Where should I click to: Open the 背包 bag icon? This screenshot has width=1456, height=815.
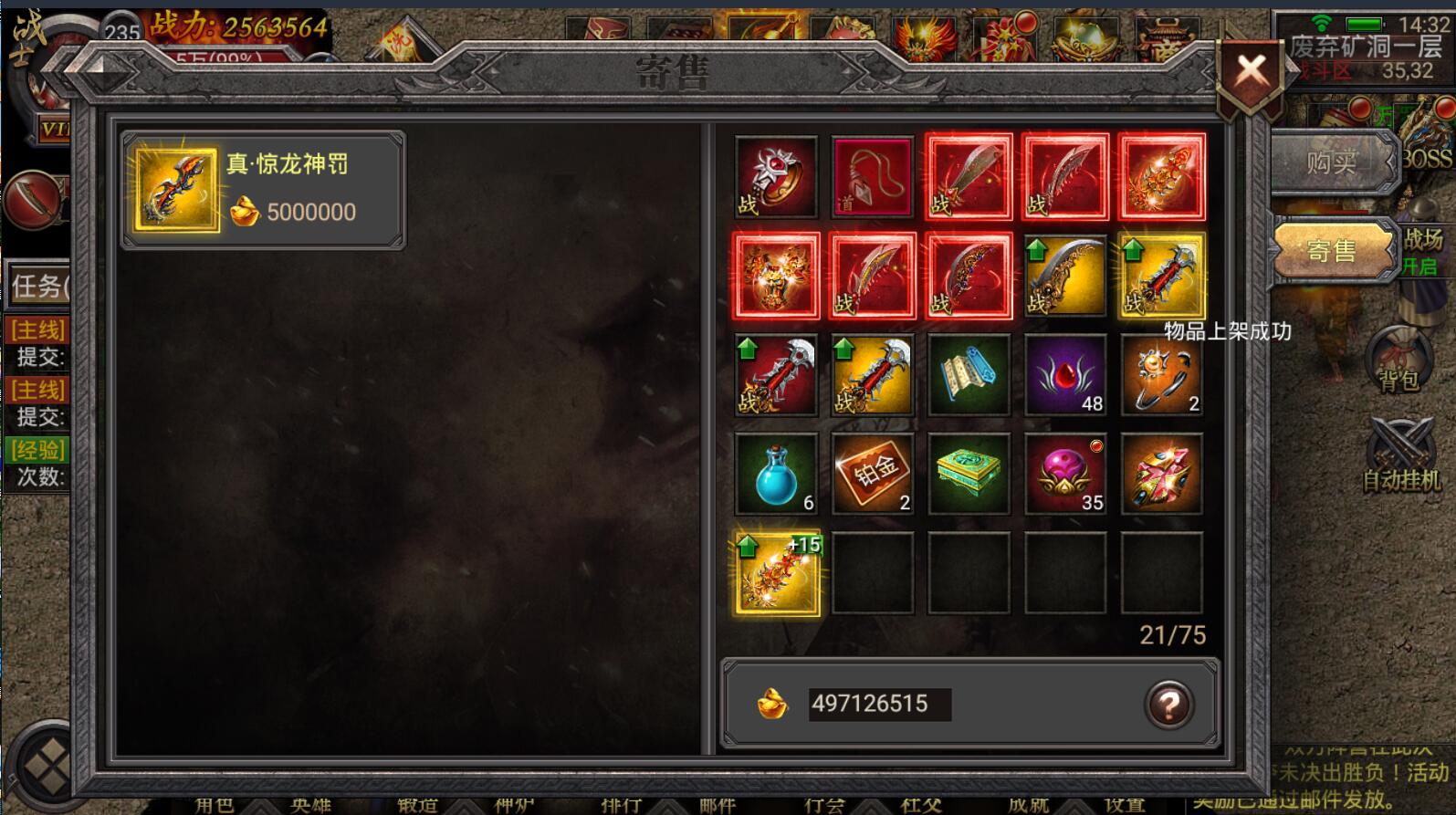[1398, 359]
